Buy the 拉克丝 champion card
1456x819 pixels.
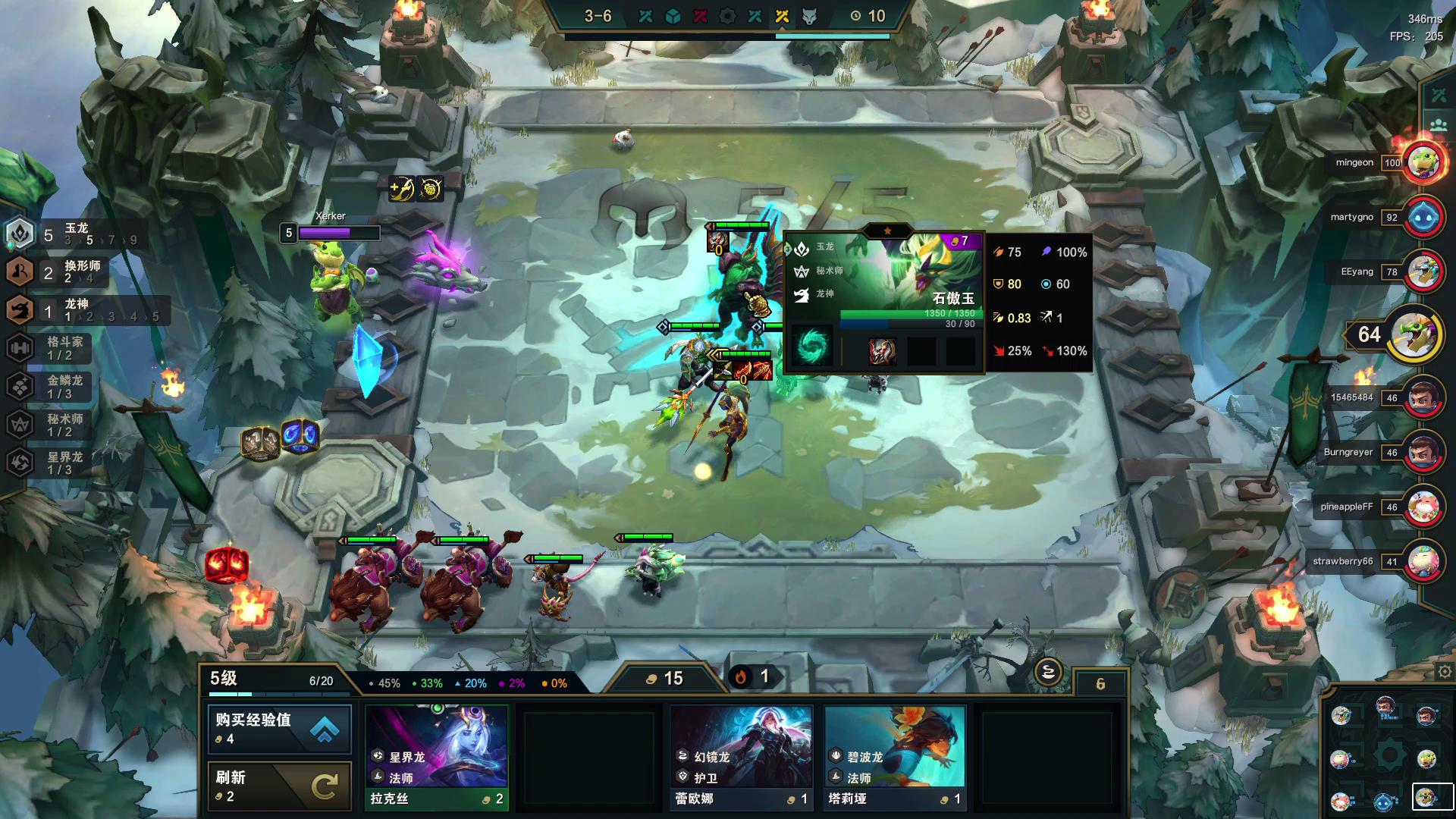436,757
